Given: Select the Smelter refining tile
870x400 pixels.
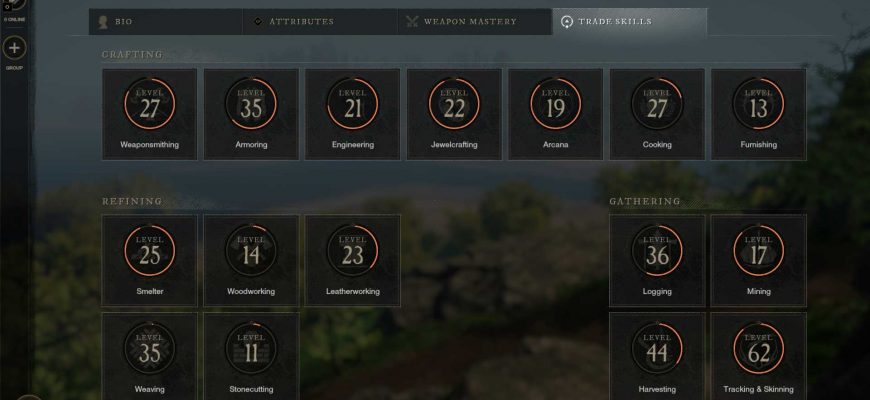Looking at the screenshot, I should (x=150, y=260).
